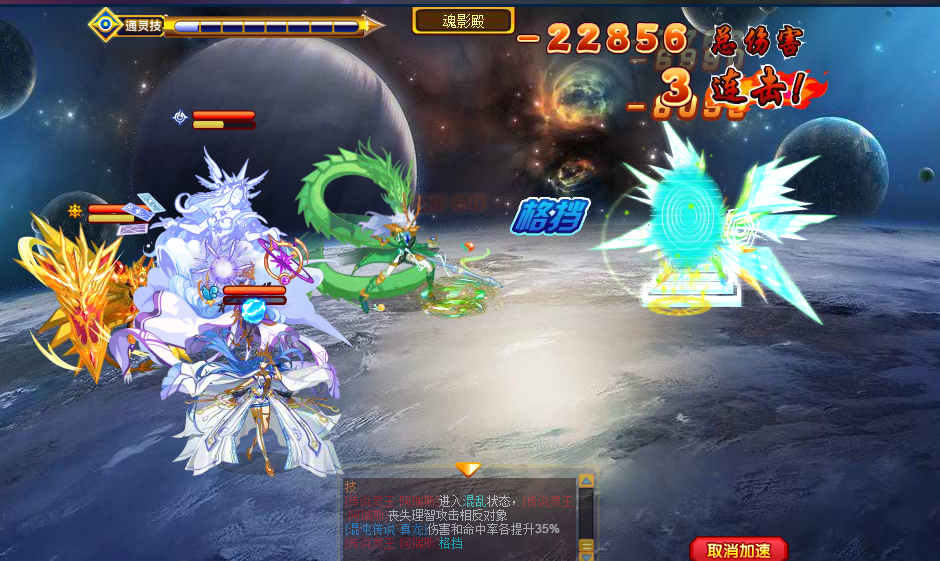Collapse the battle log with the orange arrow
Image resolution: width=940 pixels, height=561 pixels.
468,469
